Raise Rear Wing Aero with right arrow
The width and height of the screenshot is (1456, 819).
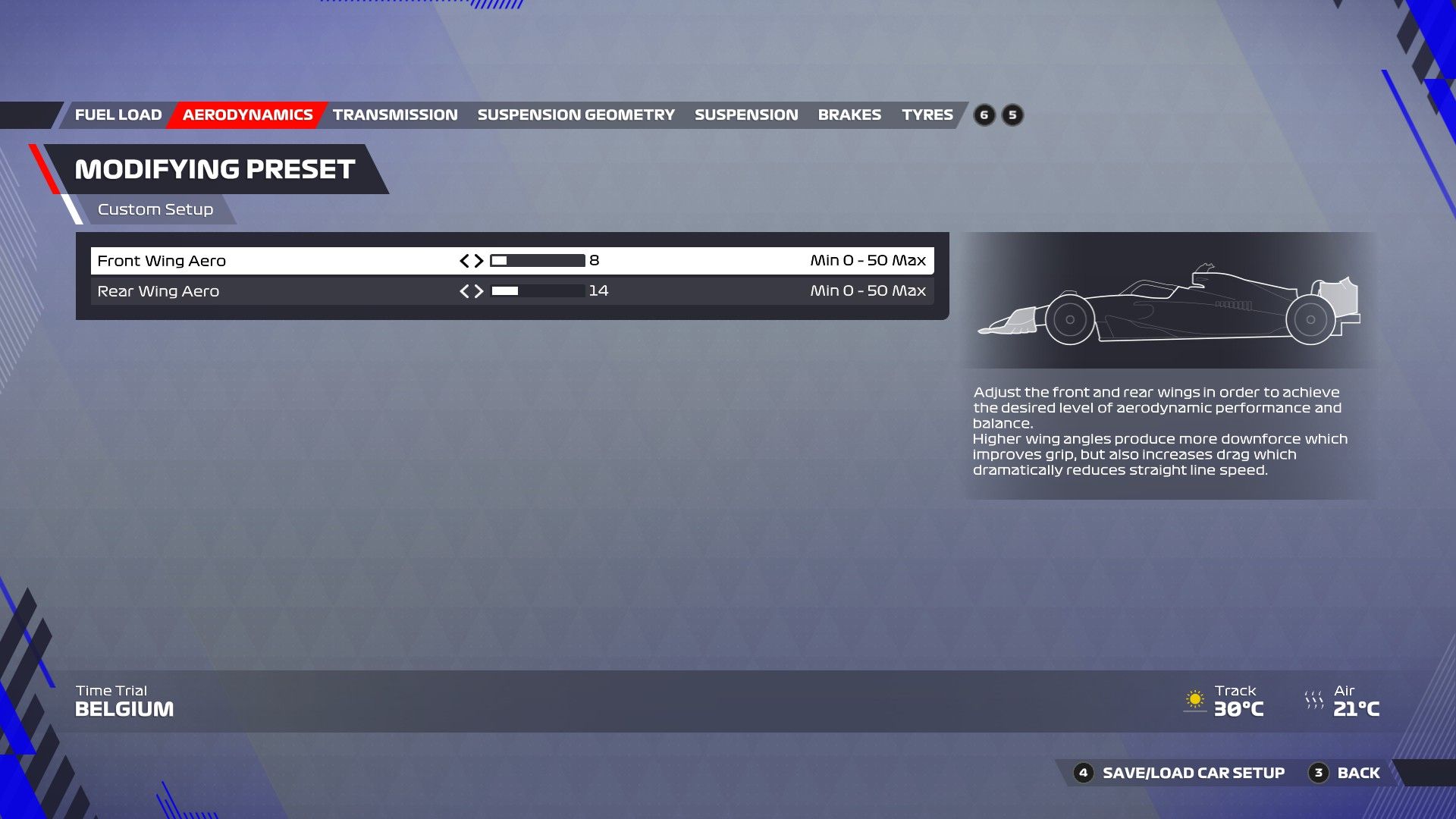[479, 291]
